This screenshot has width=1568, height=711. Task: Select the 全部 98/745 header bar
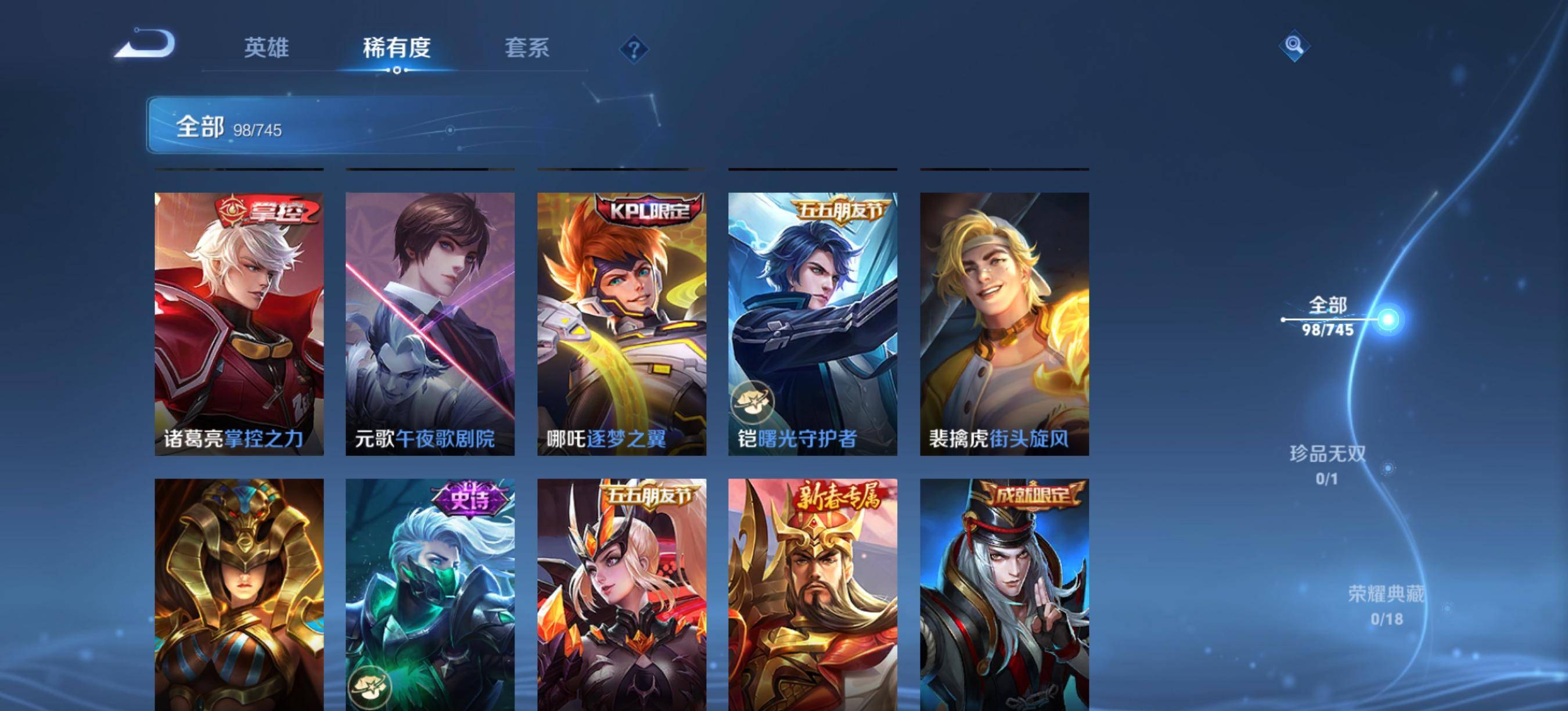click(402, 125)
